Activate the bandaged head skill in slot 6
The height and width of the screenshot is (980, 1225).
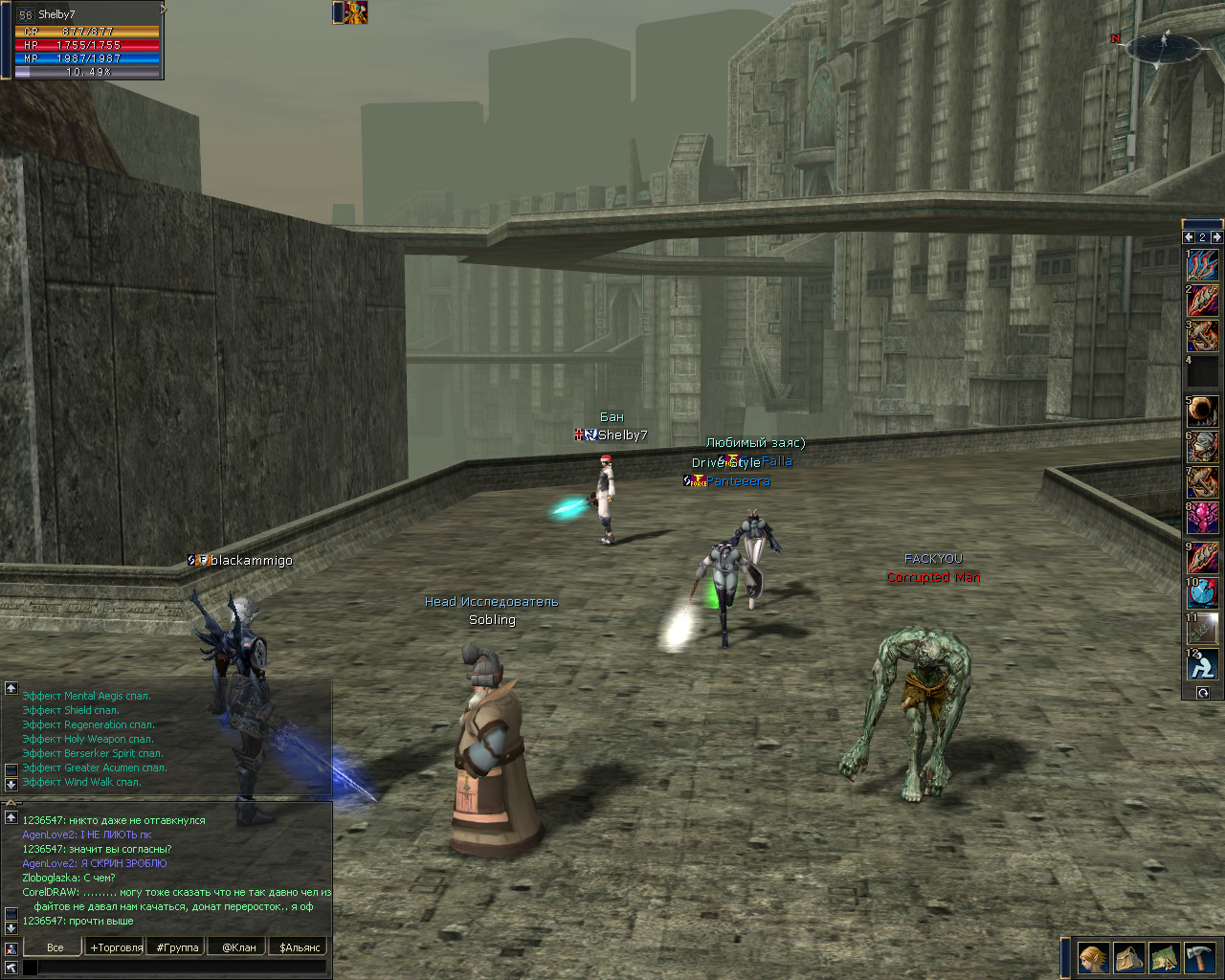(x=1203, y=446)
